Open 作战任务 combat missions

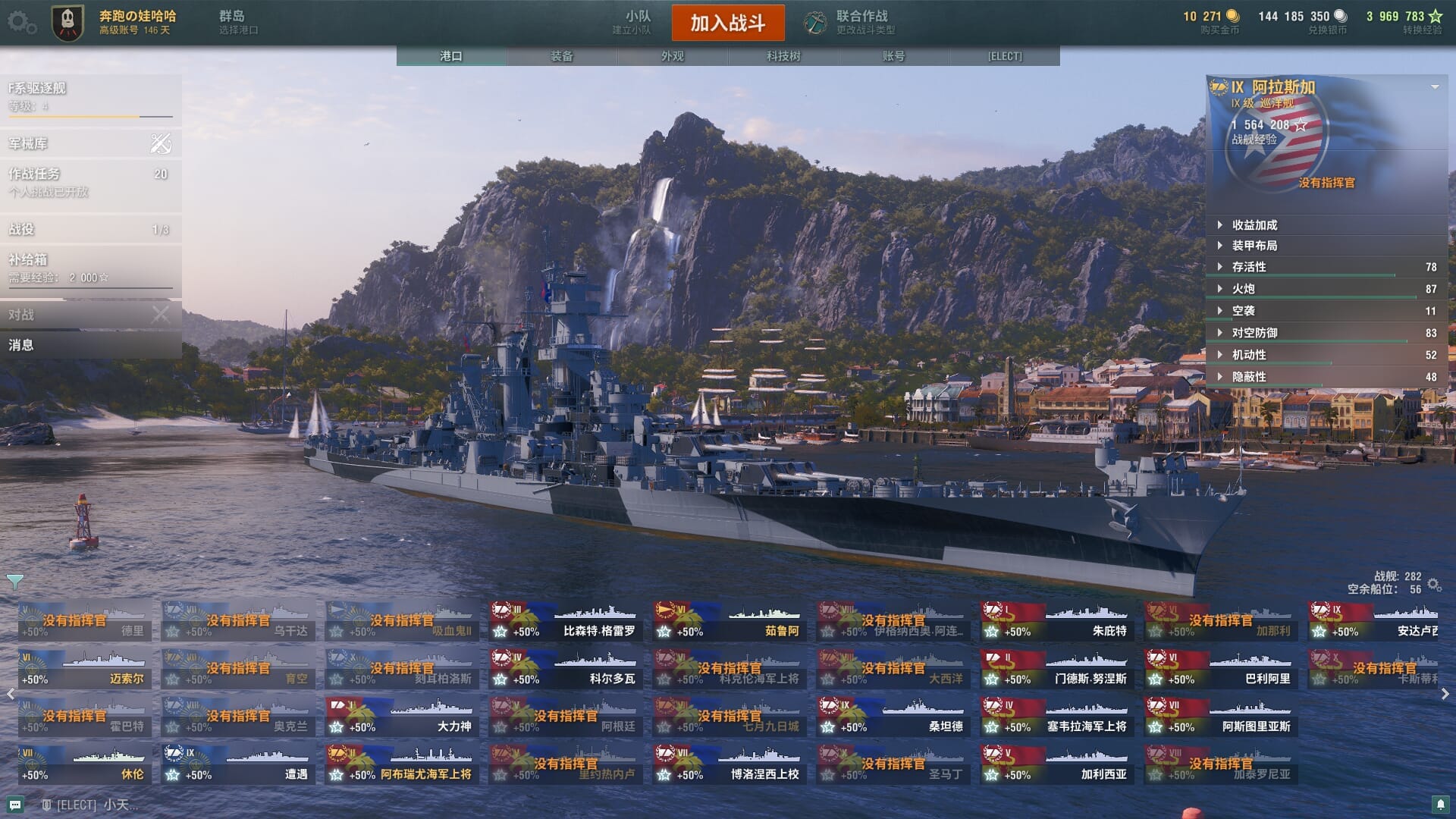90,182
